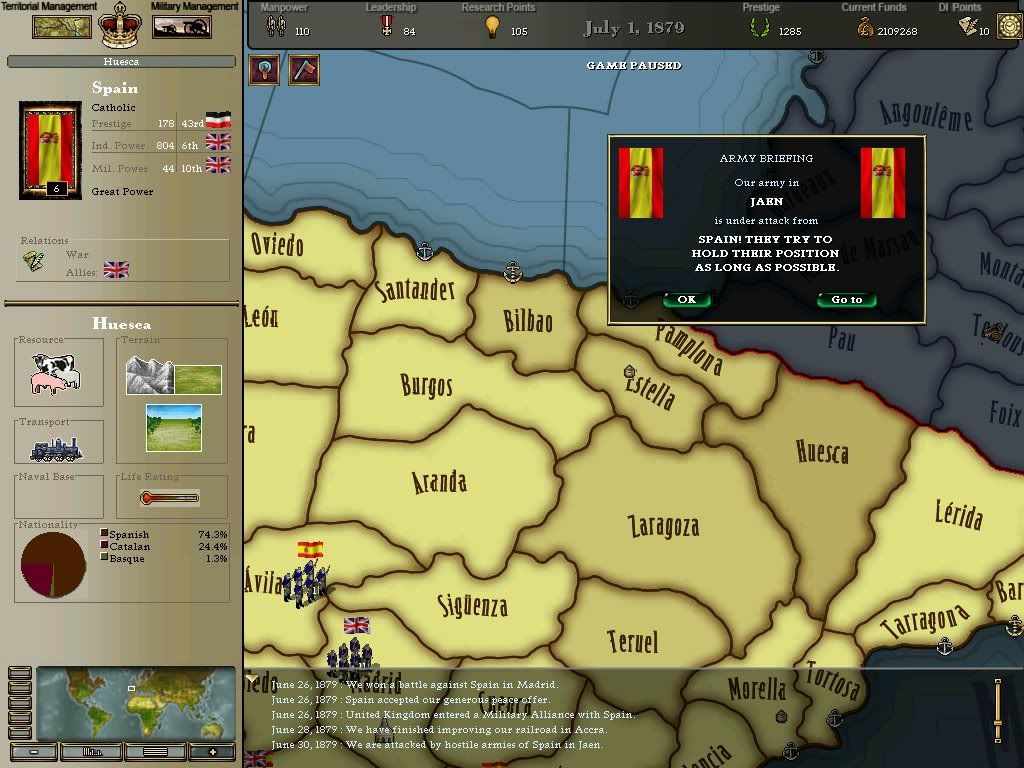Screen dimensions: 1024x768
Task: Open Military Management cannon view
Action: [181, 27]
